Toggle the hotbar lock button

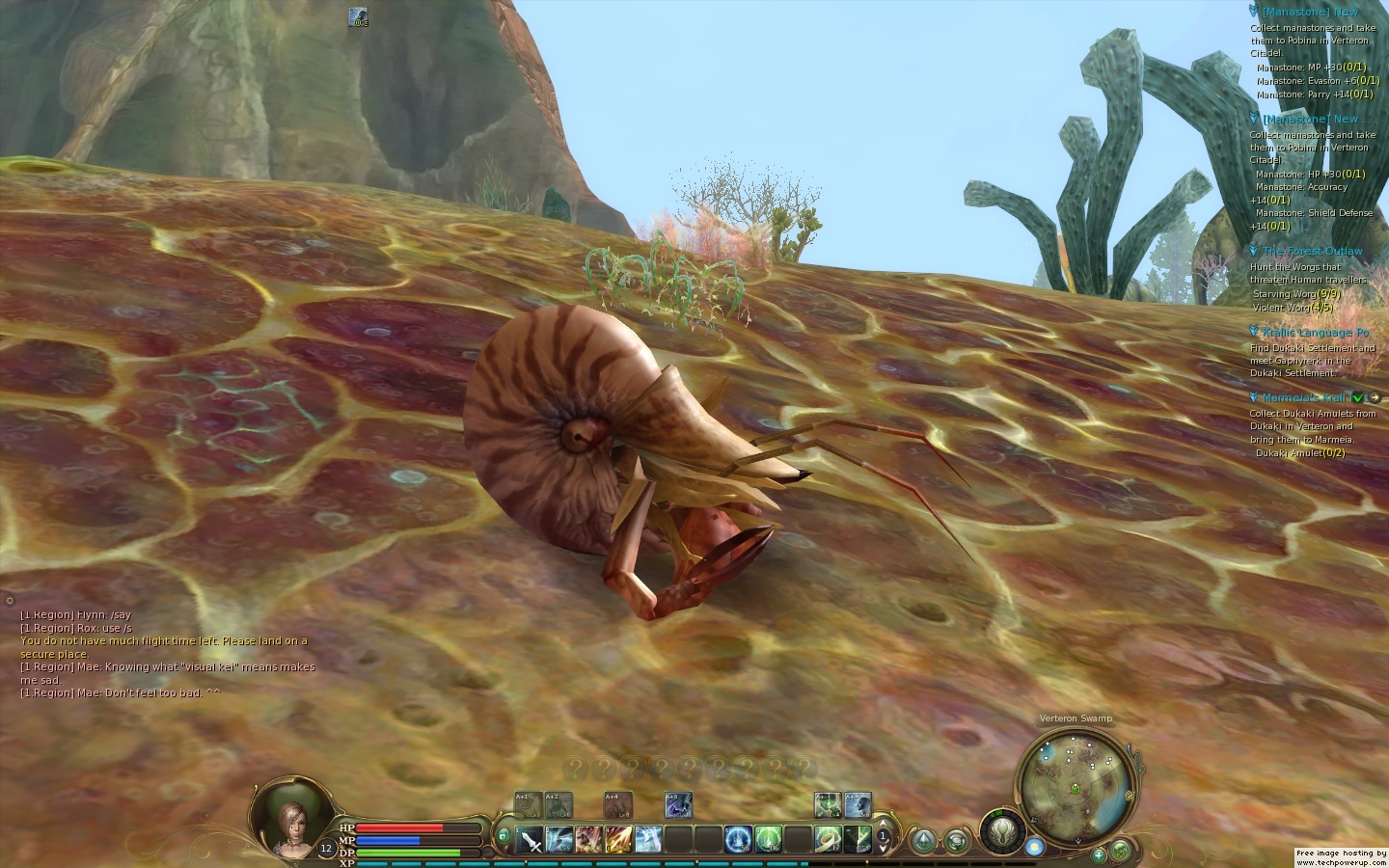(x=503, y=835)
